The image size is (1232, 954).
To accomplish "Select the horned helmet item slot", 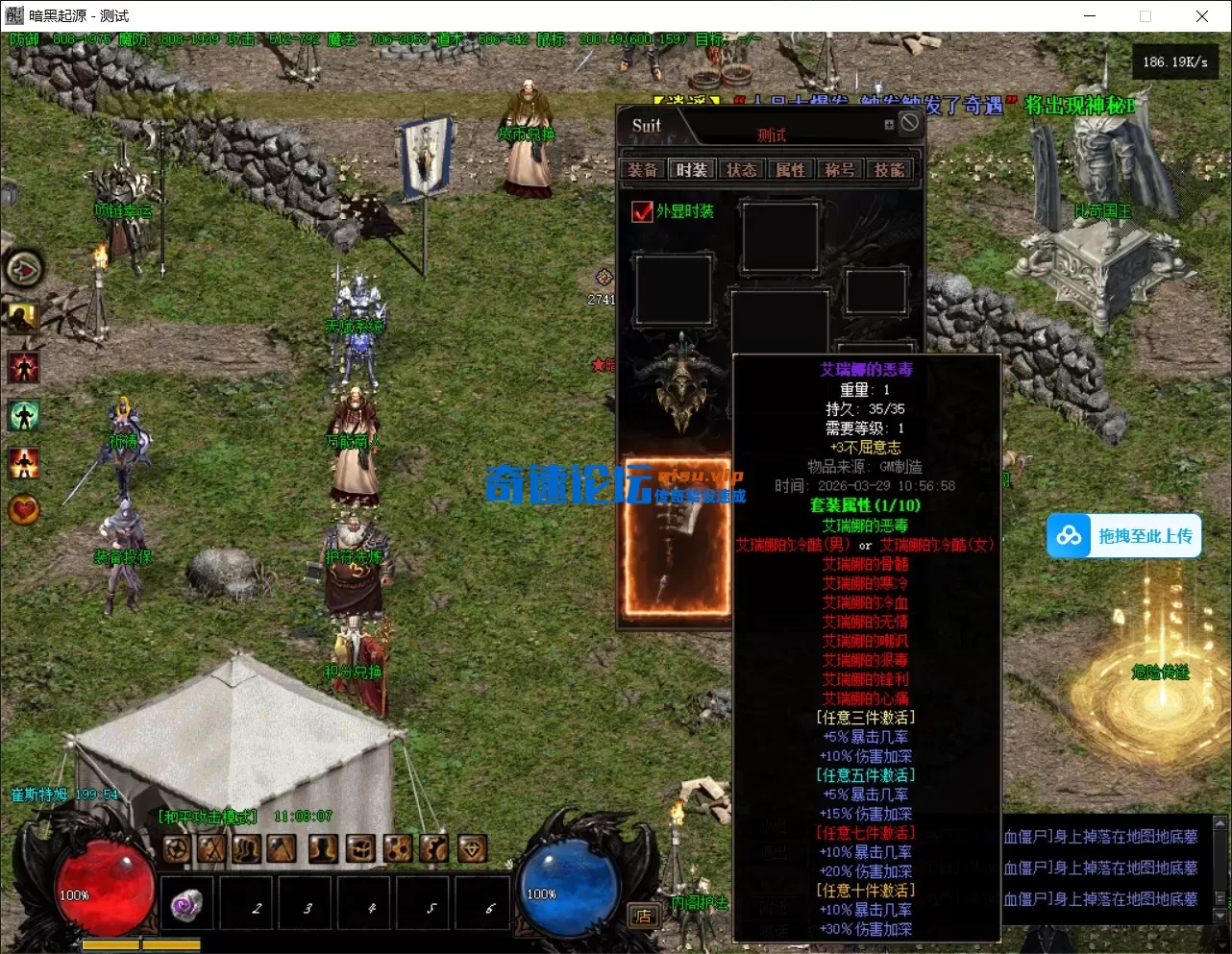I will [x=681, y=384].
